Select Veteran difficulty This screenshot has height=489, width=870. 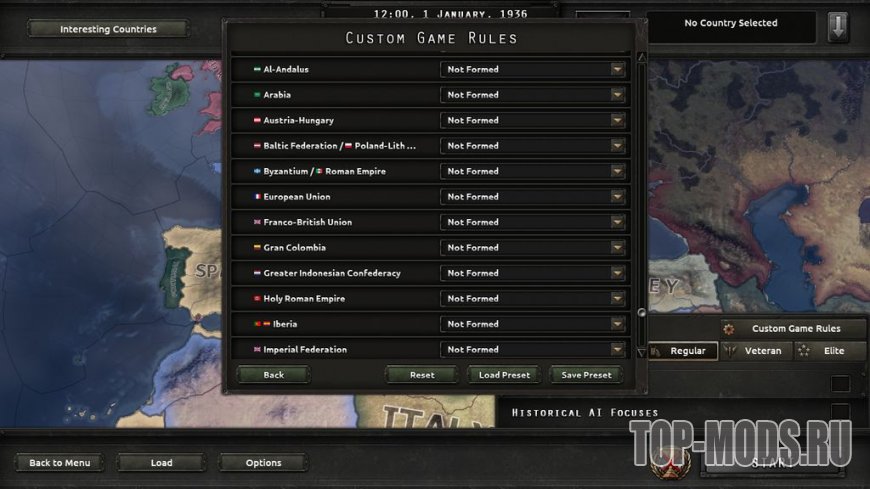[755, 351]
